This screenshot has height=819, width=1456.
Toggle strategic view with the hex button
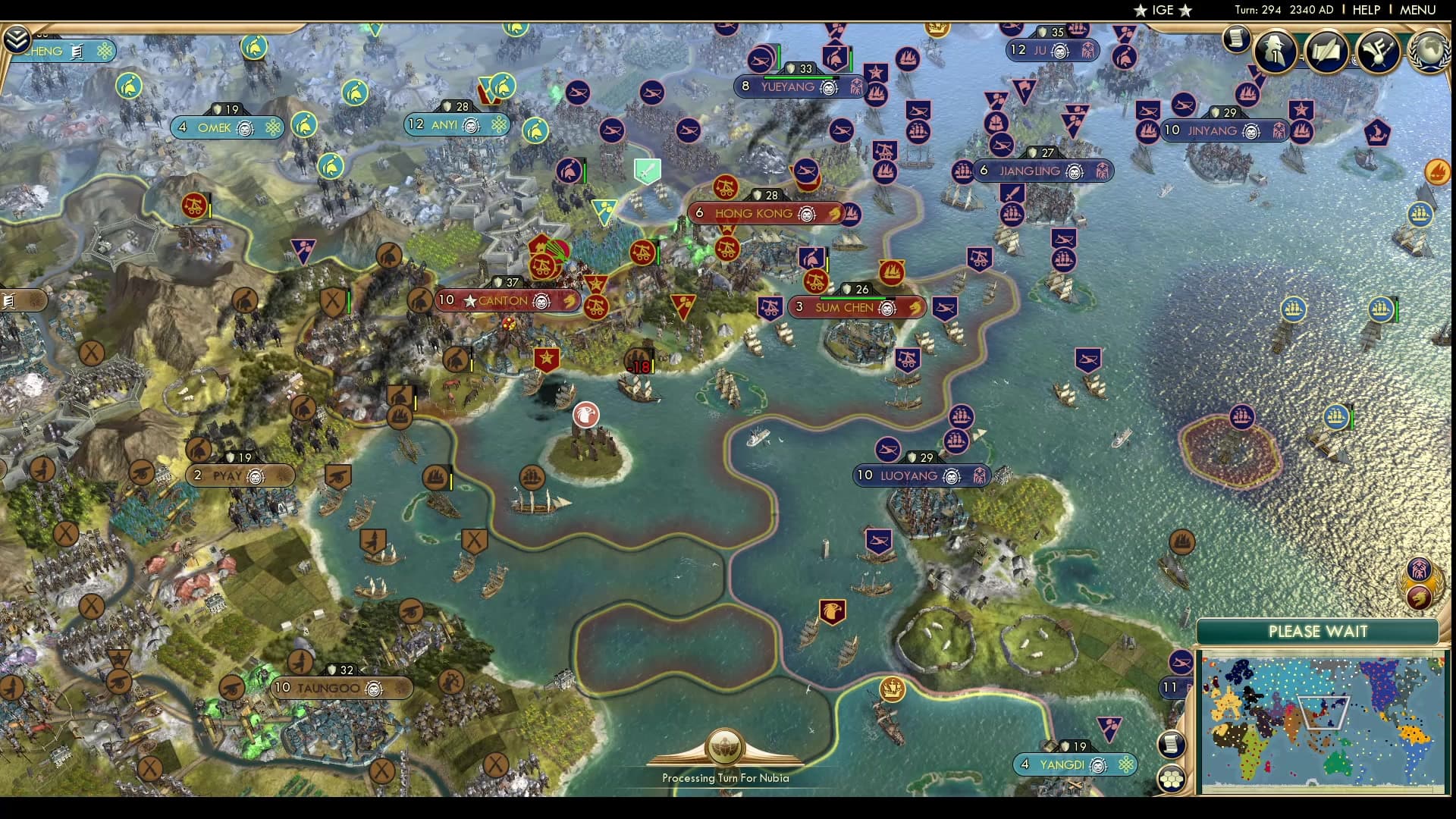(1173, 777)
